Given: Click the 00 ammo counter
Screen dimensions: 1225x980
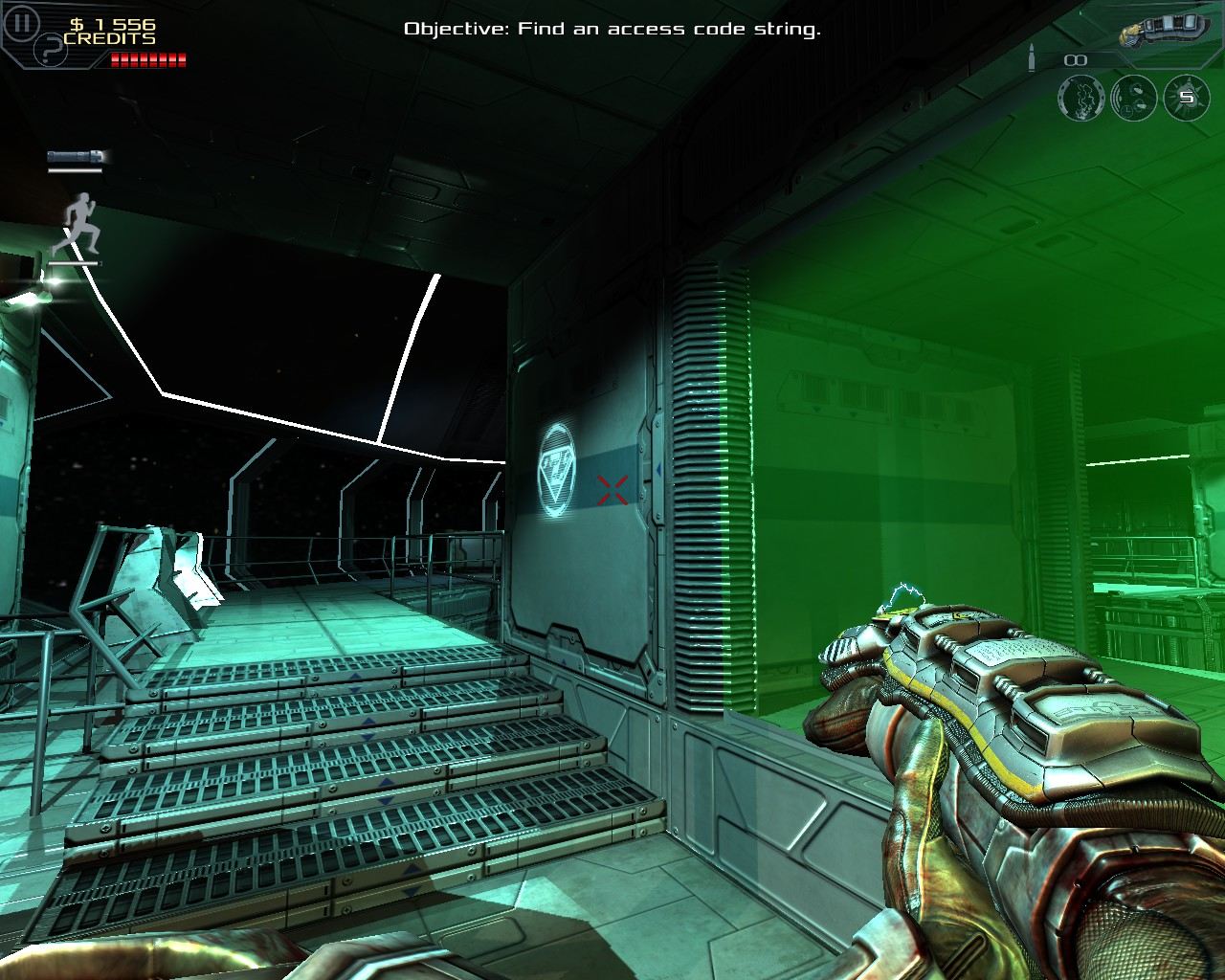Looking at the screenshot, I should [x=1074, y=60].
